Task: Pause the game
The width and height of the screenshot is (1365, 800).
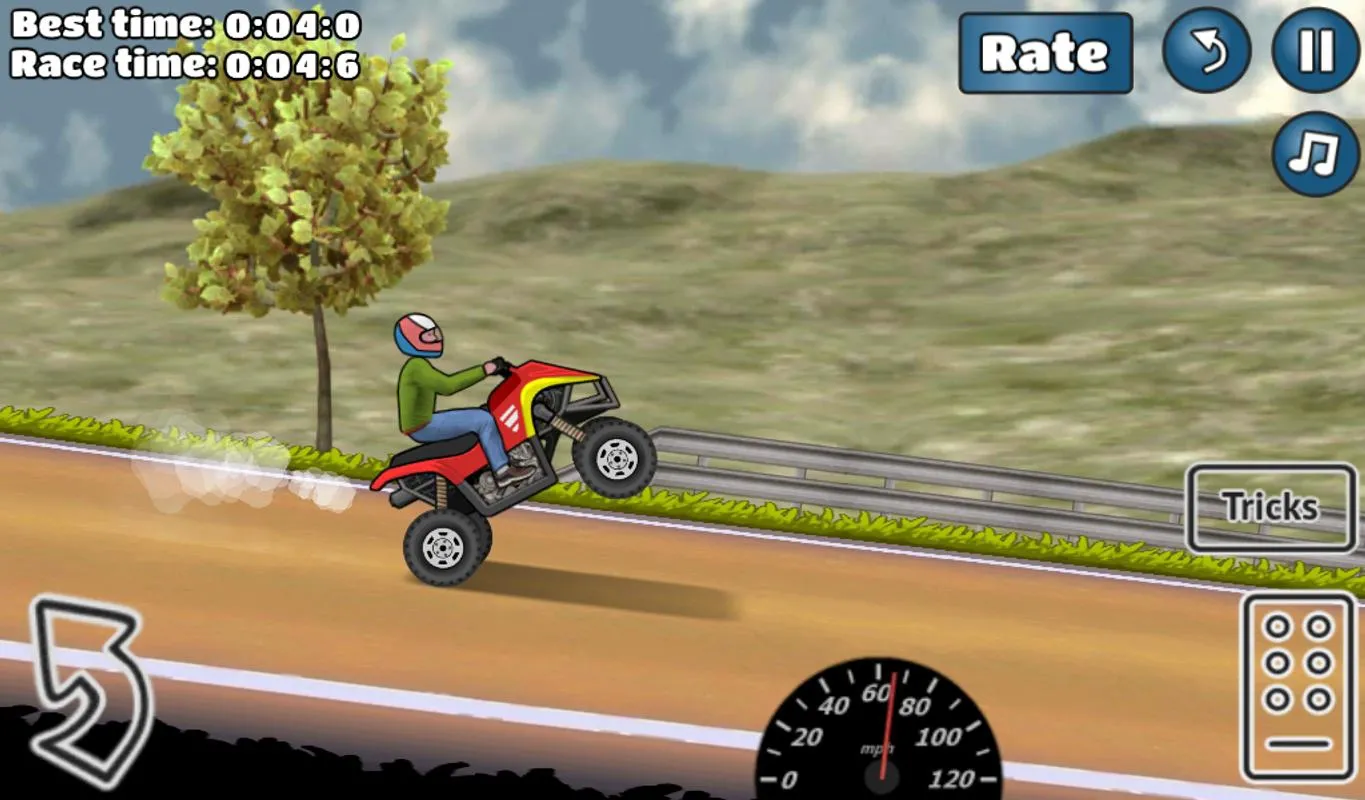Action: tap(1315, 50)
